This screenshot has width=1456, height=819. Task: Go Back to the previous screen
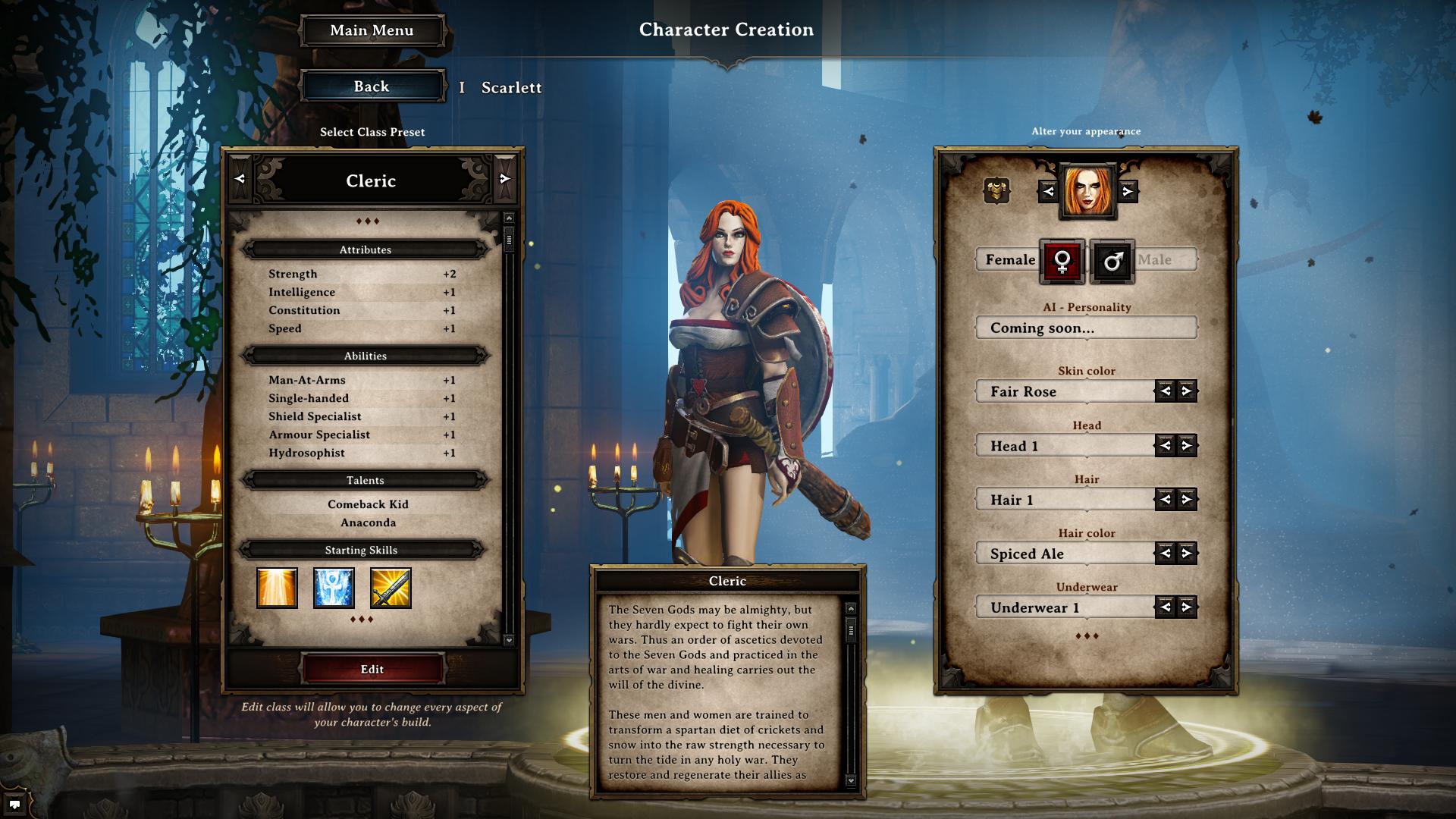[372, 86]
